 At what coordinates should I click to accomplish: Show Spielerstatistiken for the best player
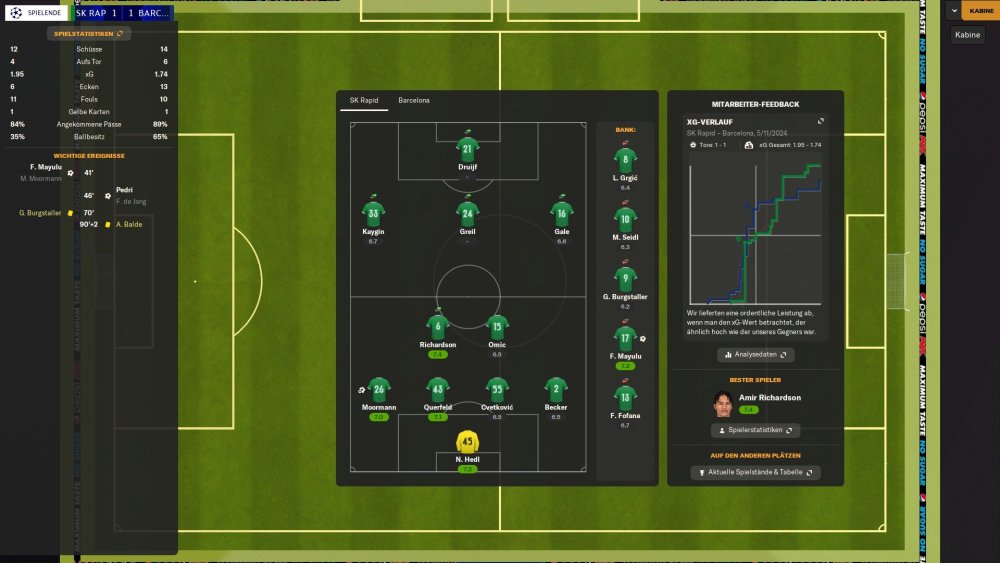point(755,430)
